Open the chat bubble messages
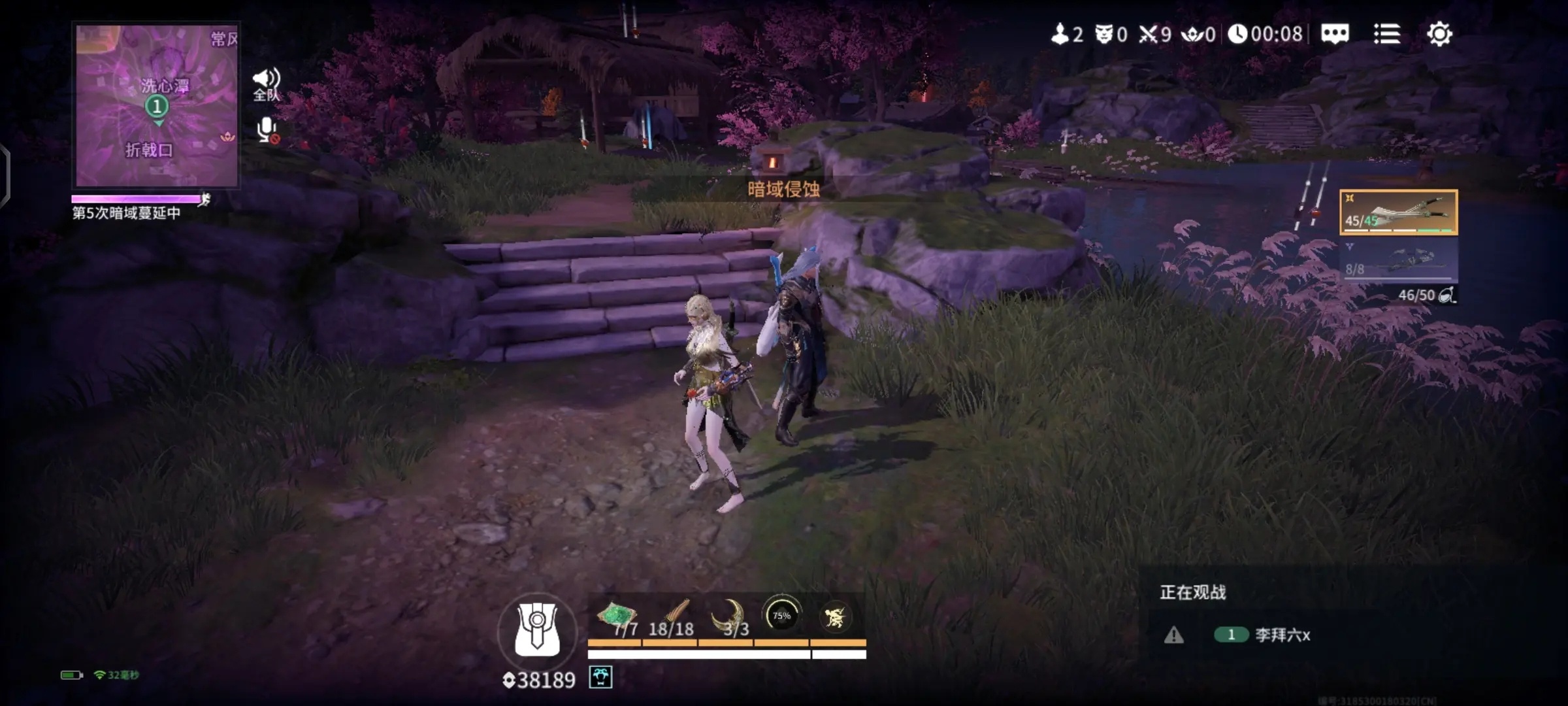Image resolution: width=1568 pixels, height=706 pixels. (x=1334, y=34)
